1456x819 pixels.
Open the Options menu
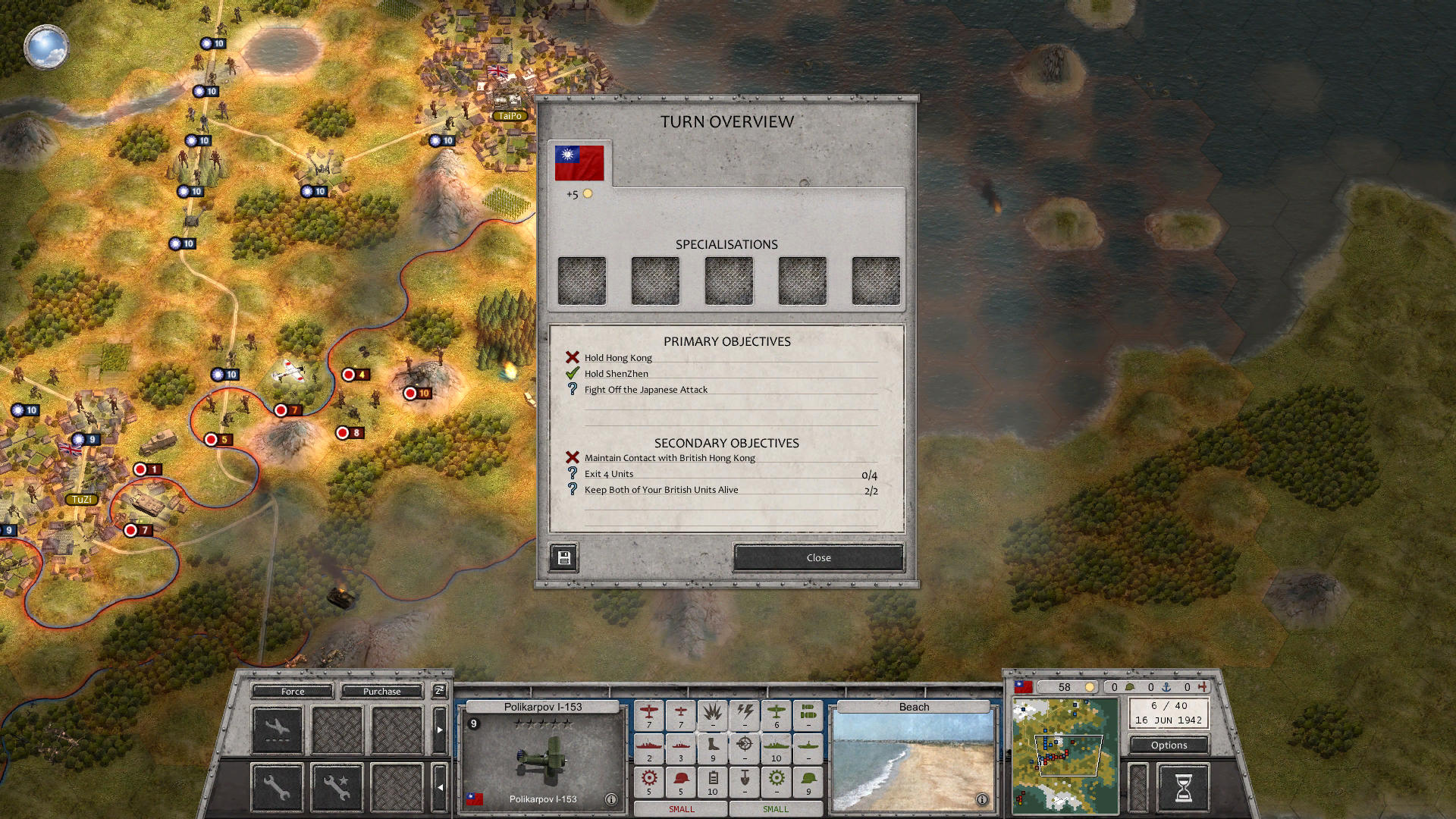coord(1168,745)
